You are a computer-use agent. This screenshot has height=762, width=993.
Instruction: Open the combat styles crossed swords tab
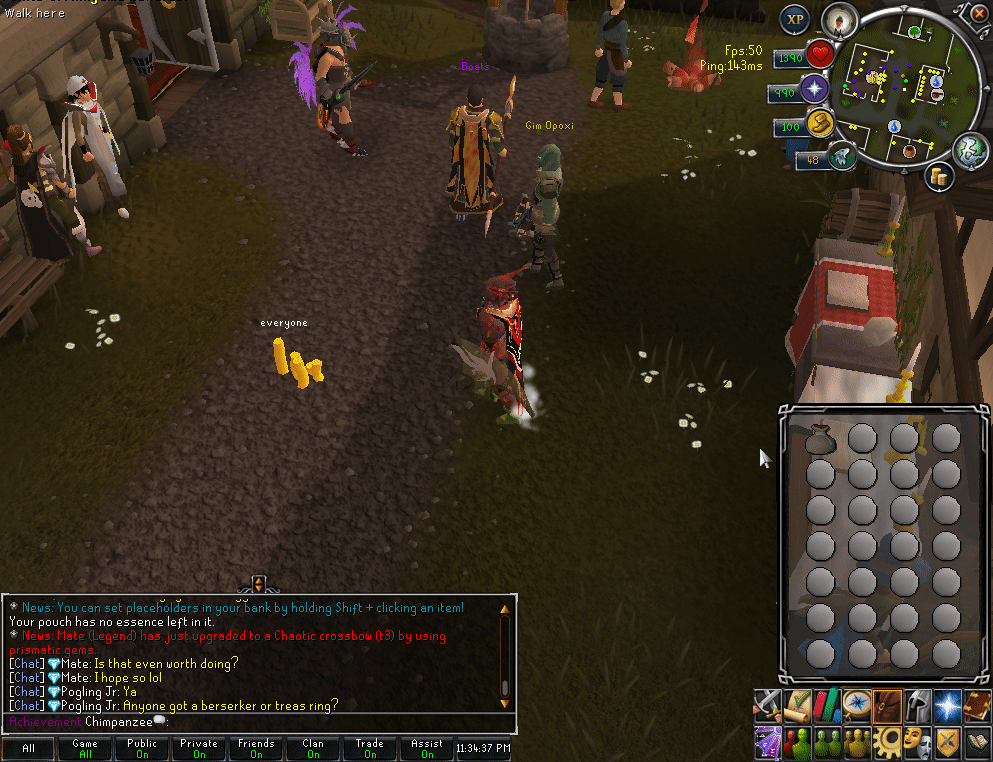[767, 706]
